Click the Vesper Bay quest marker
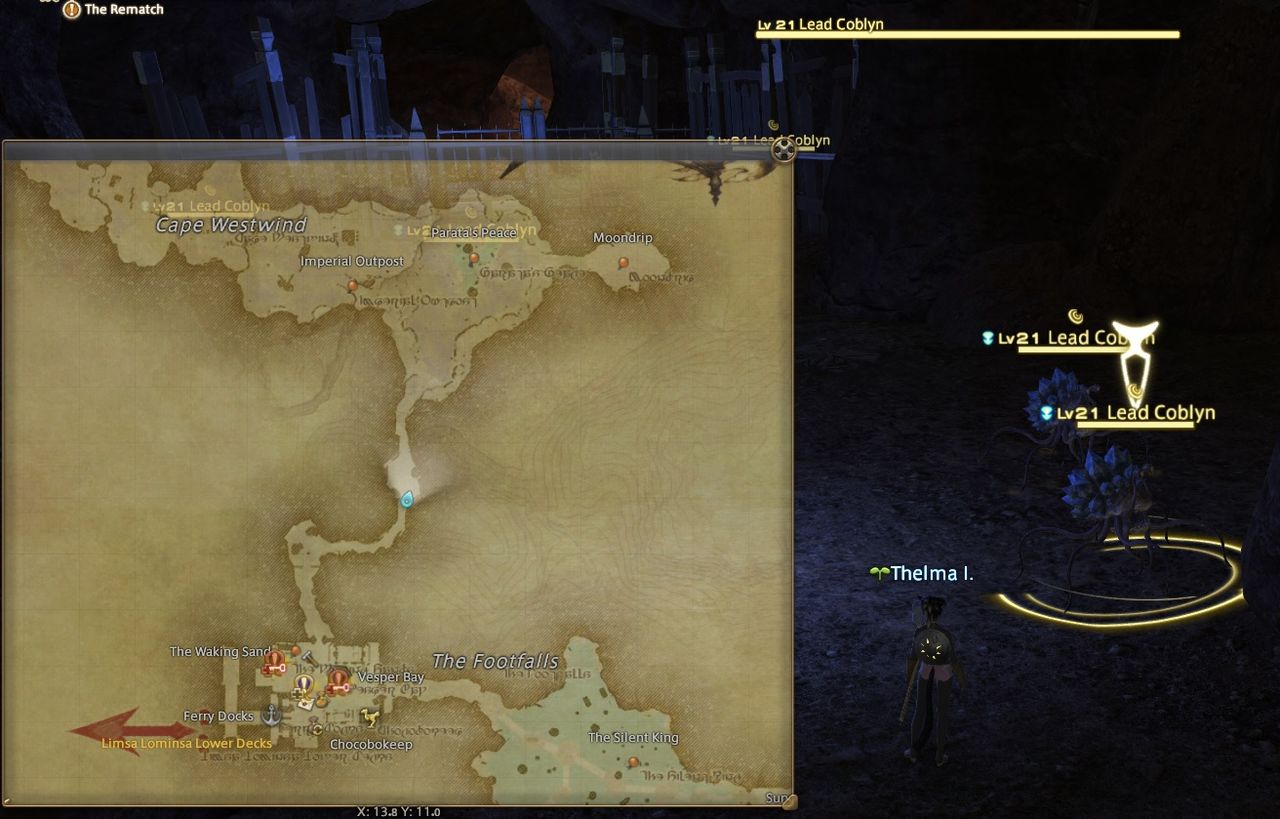The height and width of the screenshot is (819, 1280). coord(337,682)
